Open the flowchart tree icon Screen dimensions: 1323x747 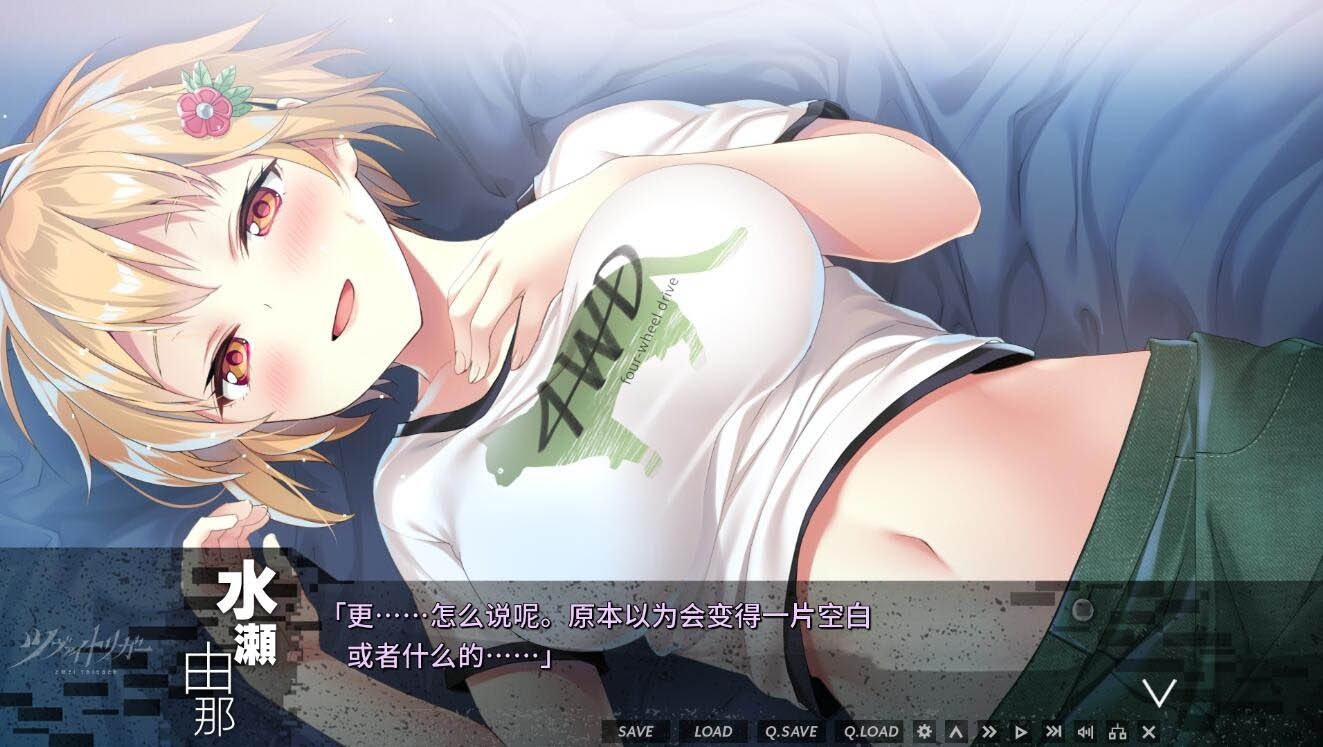coord(1117,731)
